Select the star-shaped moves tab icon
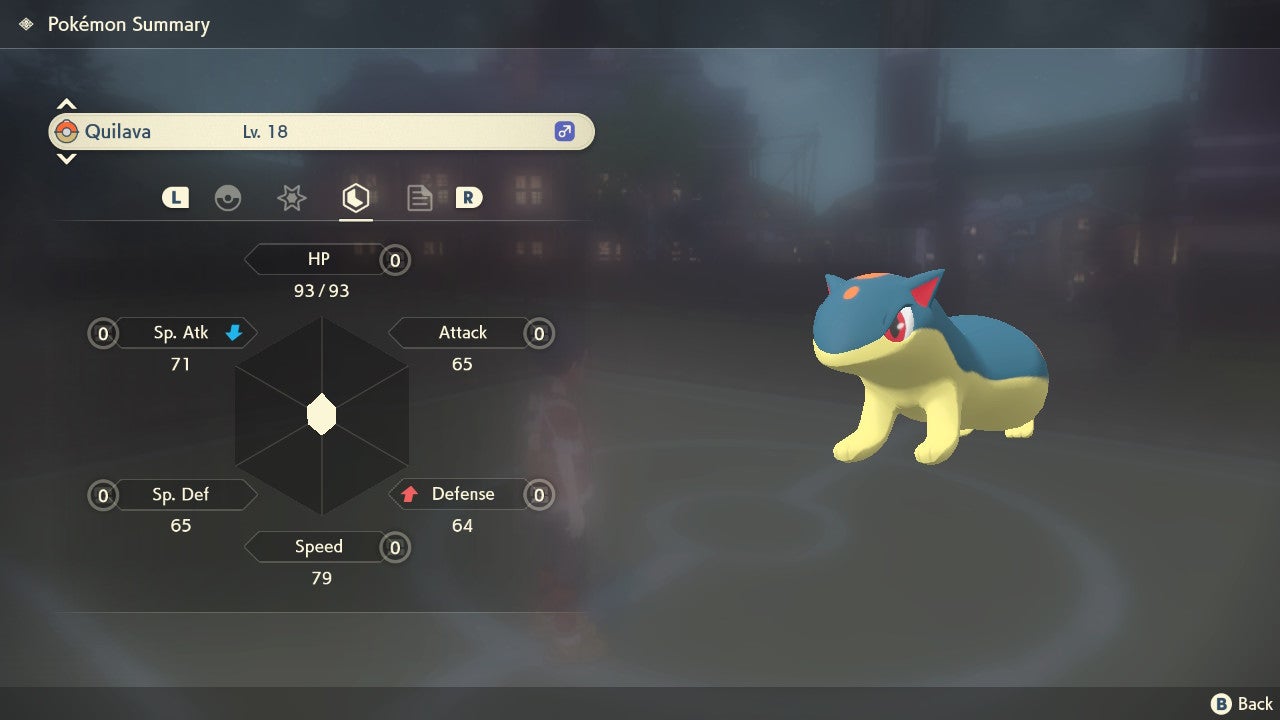 [291, 197]
